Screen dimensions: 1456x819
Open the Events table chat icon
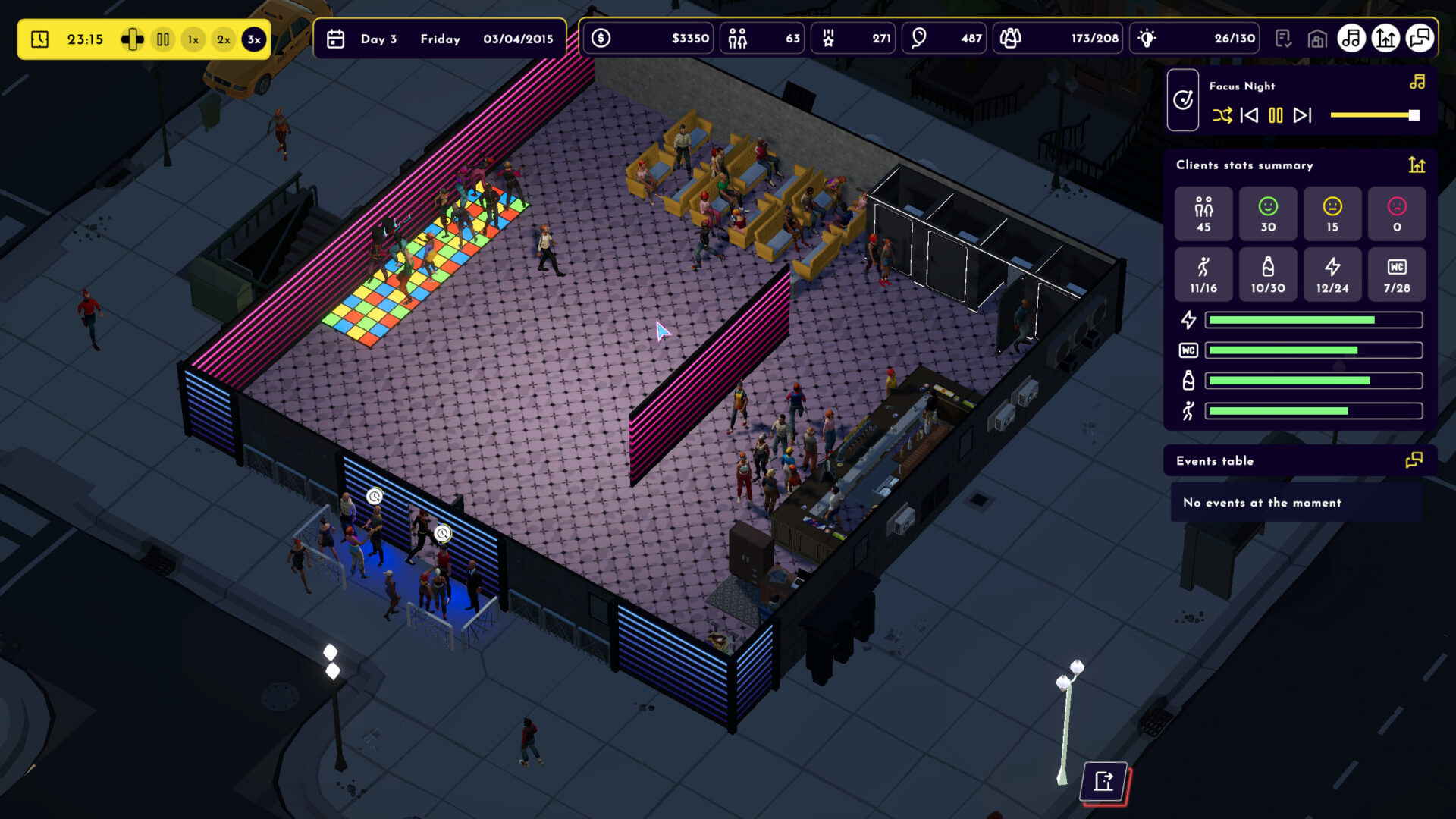(1414, 460)
